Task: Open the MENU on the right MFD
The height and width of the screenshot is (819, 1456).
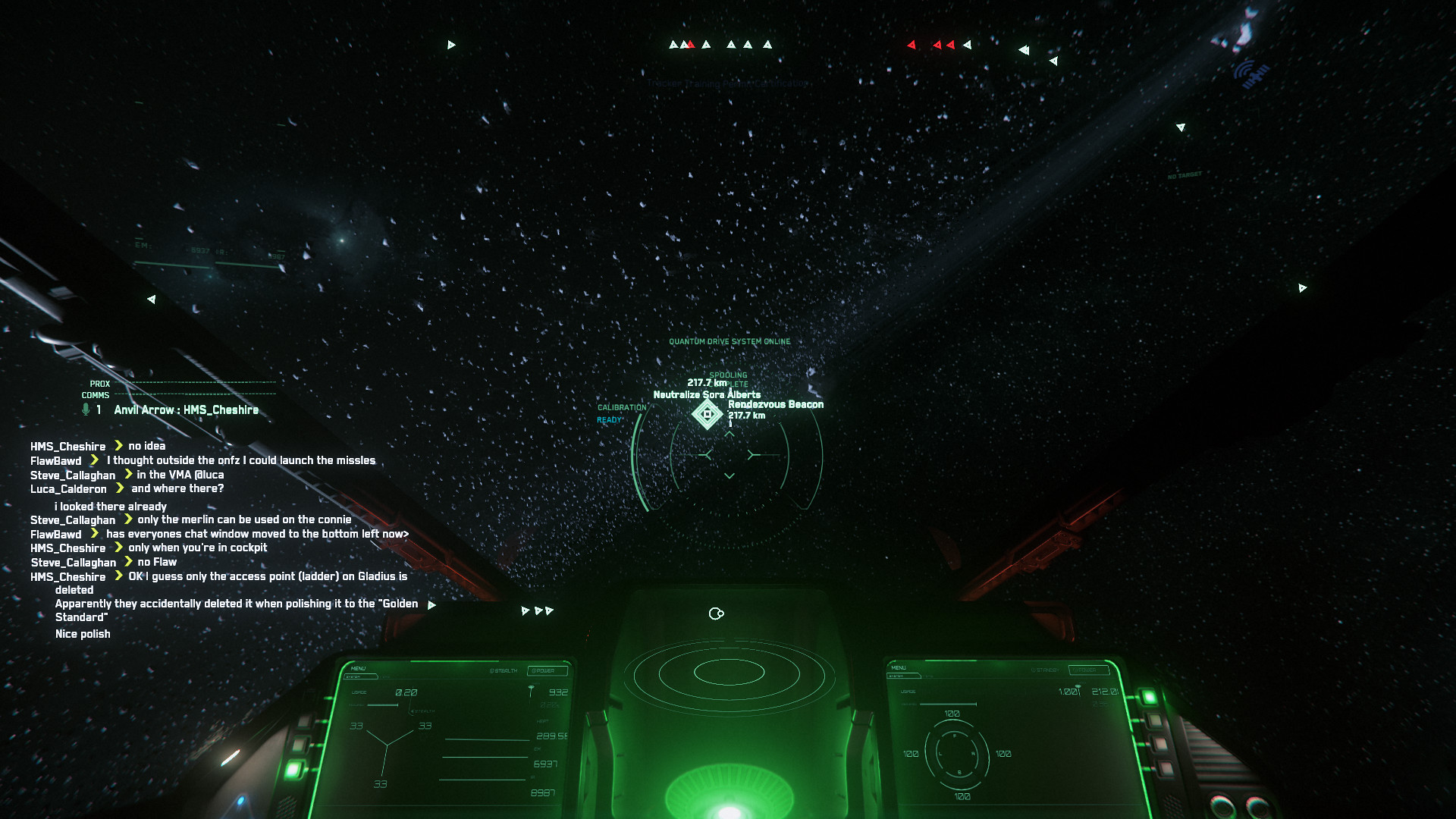Action: point(898,668)
